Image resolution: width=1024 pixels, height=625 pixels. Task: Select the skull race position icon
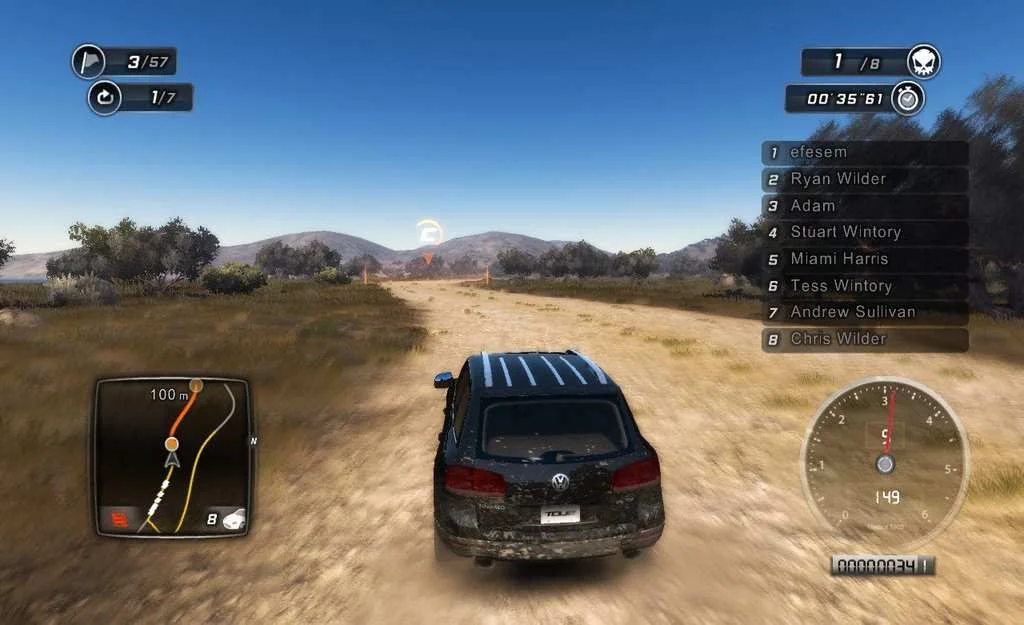(923, 62)
